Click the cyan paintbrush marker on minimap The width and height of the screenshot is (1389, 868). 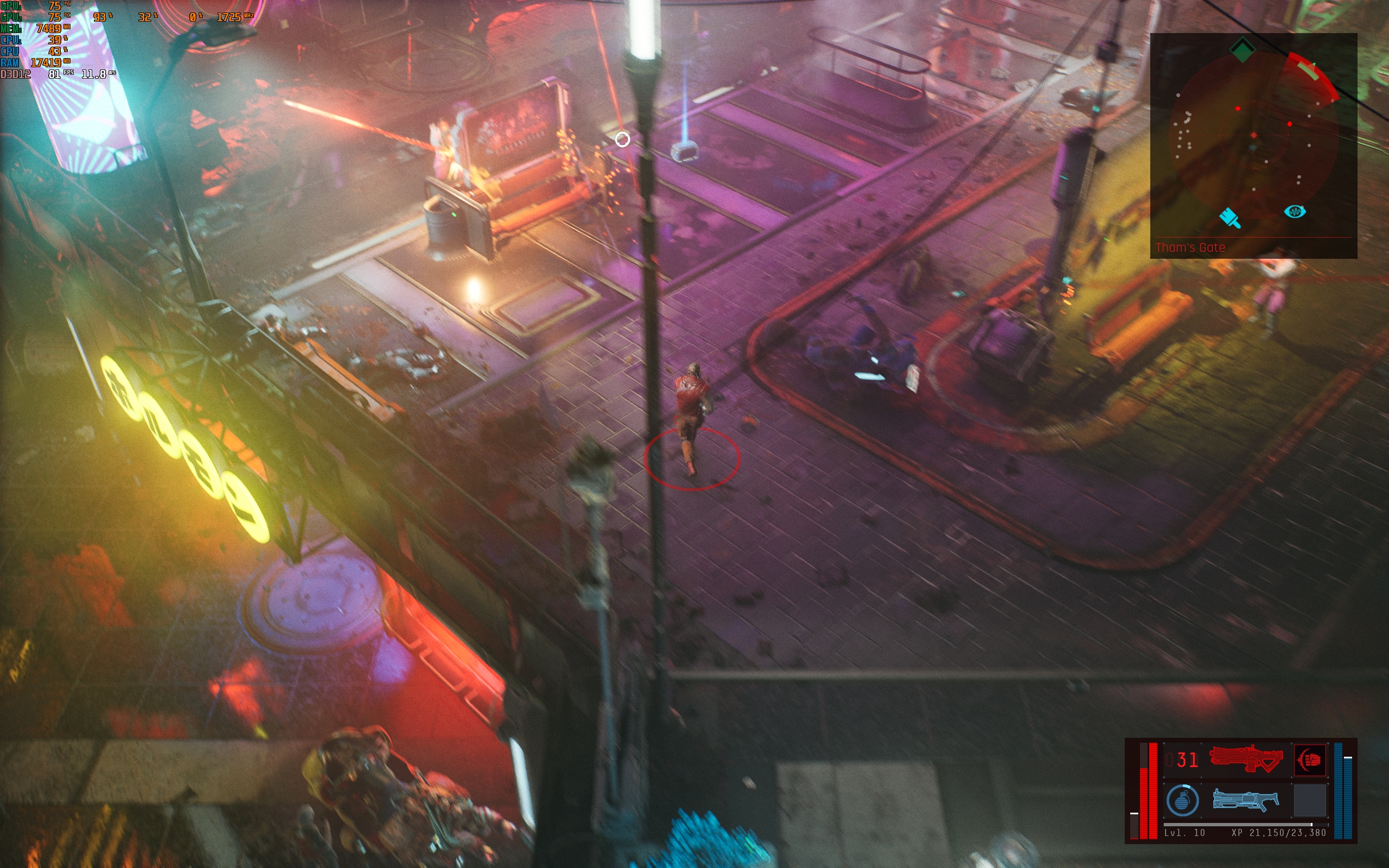(1230, 218)
